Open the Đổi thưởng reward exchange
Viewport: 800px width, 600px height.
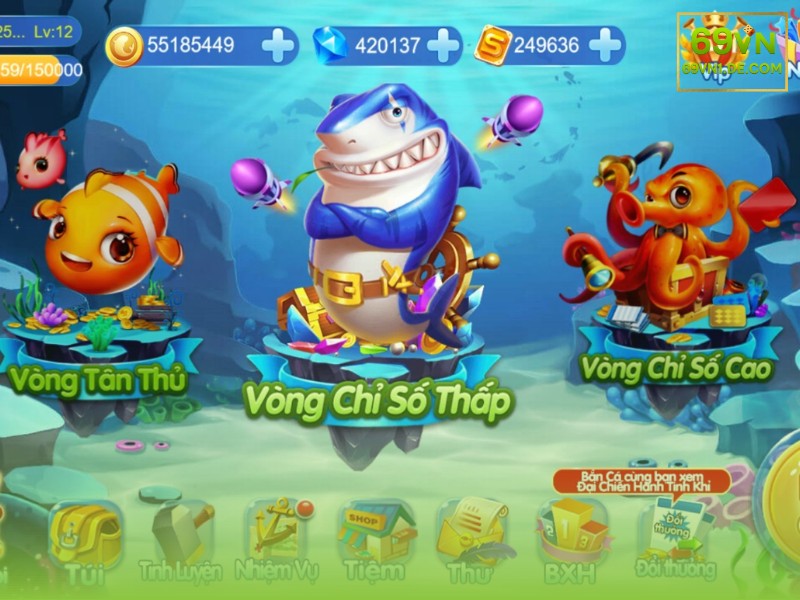680,540
